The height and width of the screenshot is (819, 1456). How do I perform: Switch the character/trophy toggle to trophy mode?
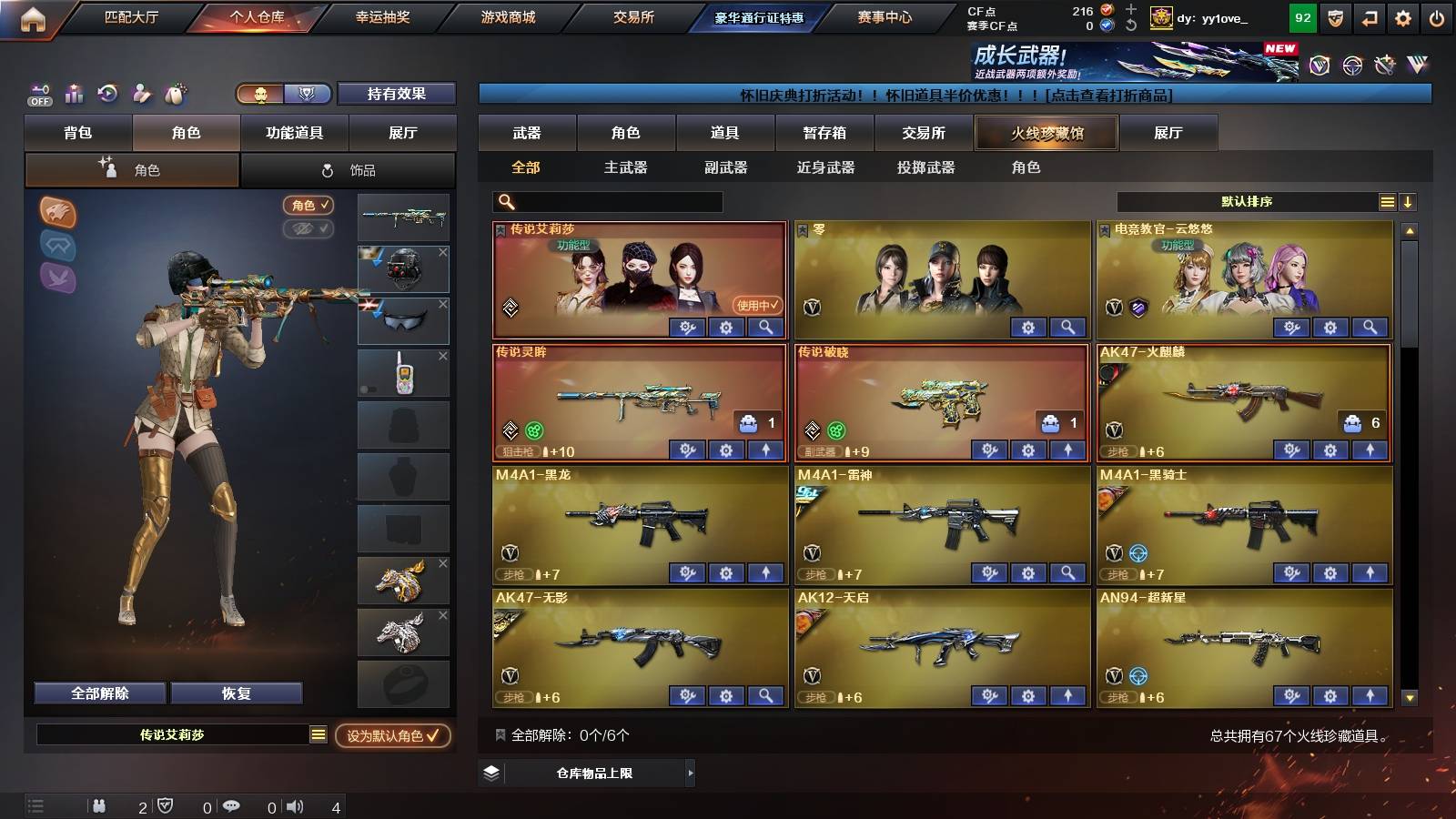pos(308,94)
